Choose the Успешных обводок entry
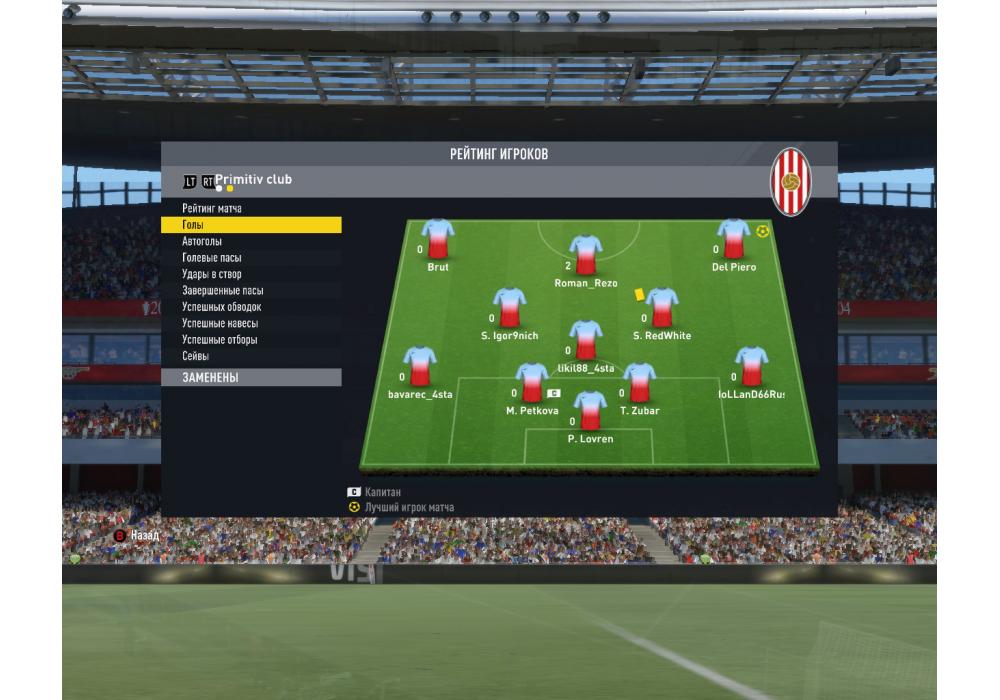Viewport: 1000px width, 700px height. [221, 307]
